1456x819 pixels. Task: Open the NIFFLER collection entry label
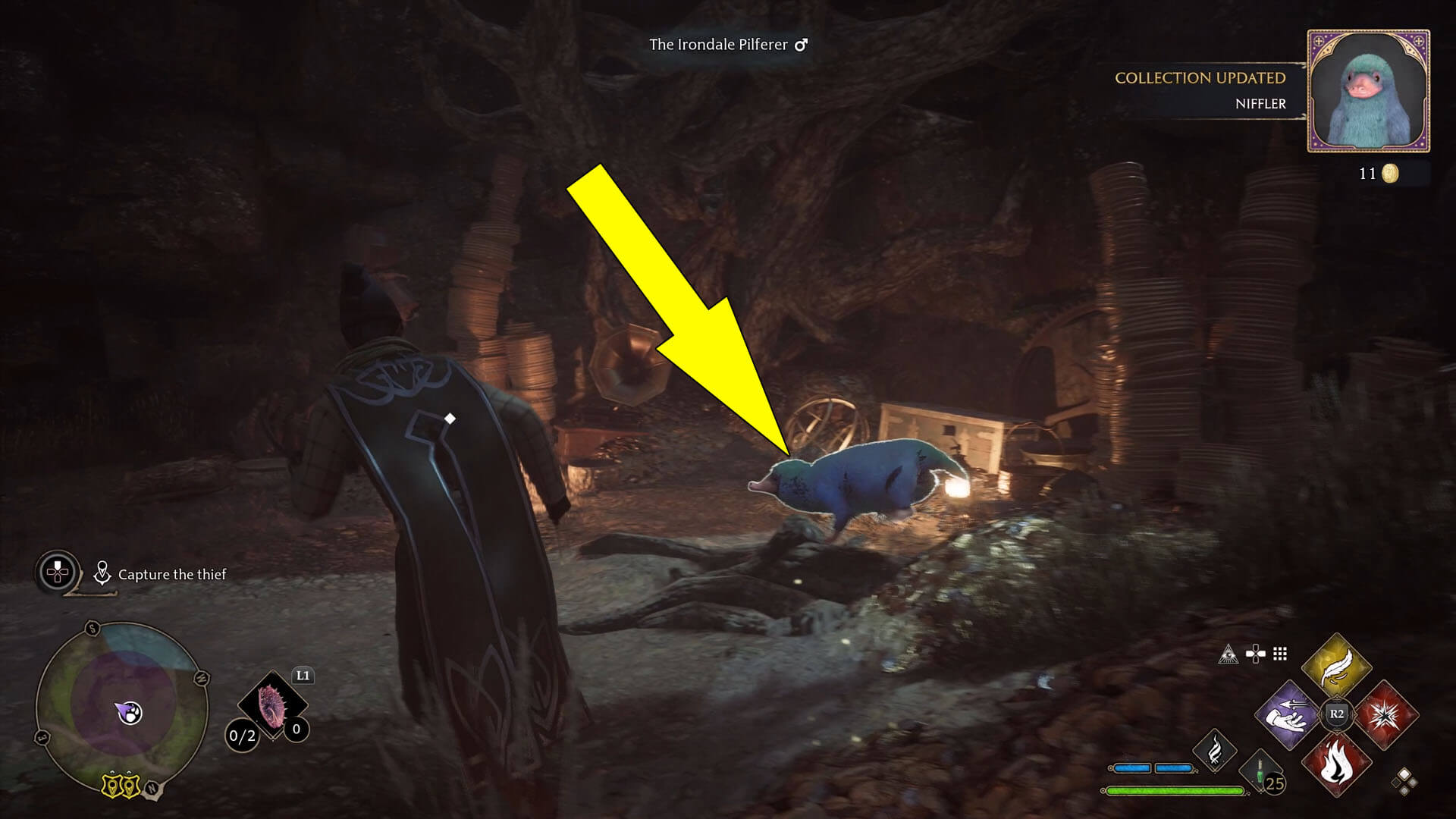click(x=1259, y=105)
